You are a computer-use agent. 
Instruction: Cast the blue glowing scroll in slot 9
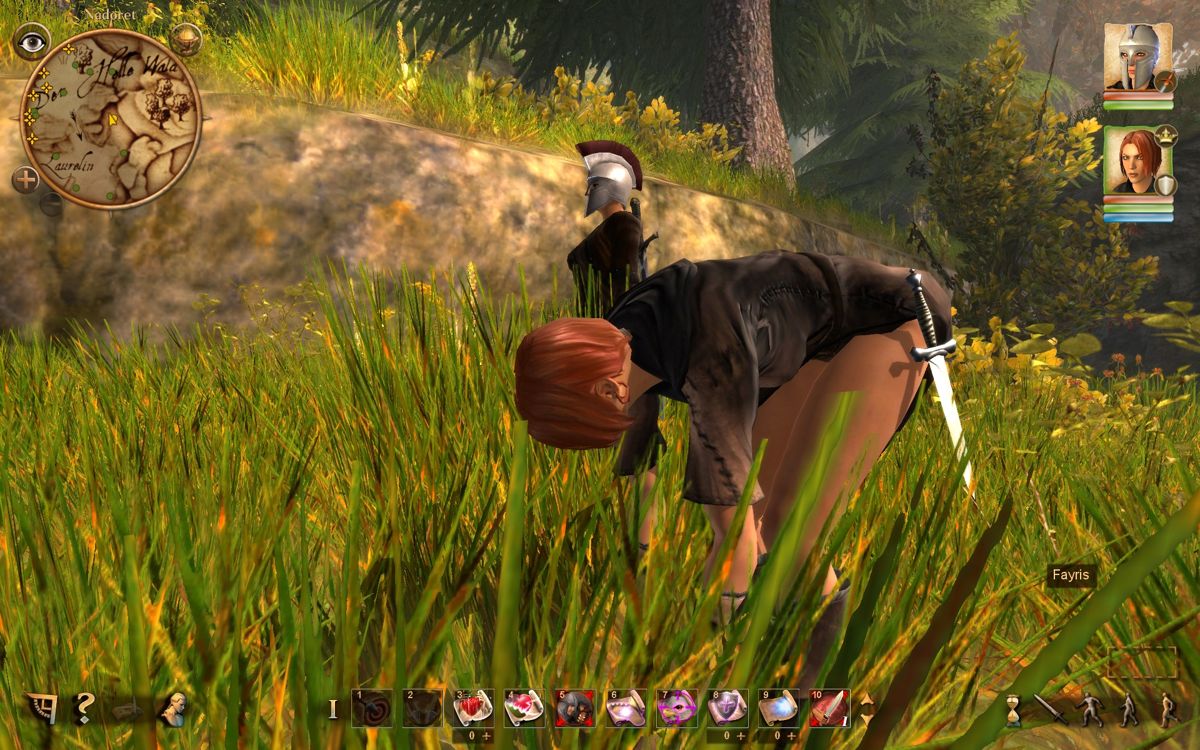click(x=778, y=708)
